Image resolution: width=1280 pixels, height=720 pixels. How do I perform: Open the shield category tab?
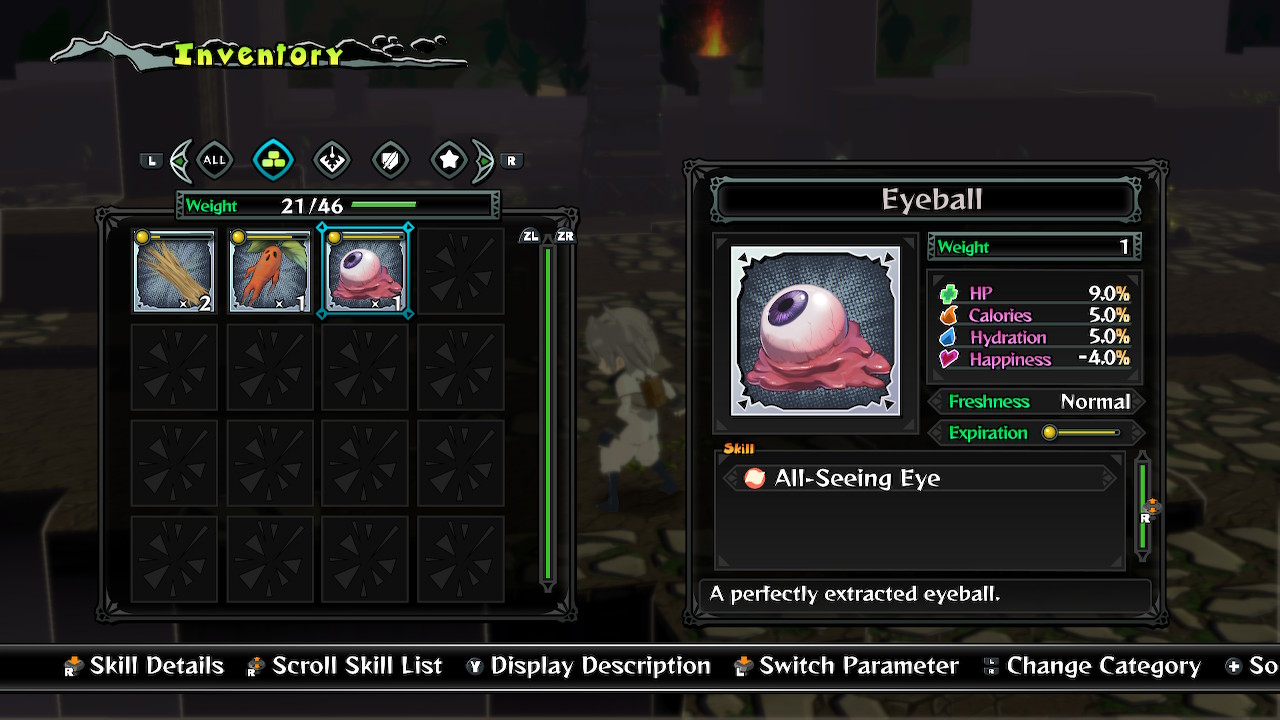click(x=390, y=160)
